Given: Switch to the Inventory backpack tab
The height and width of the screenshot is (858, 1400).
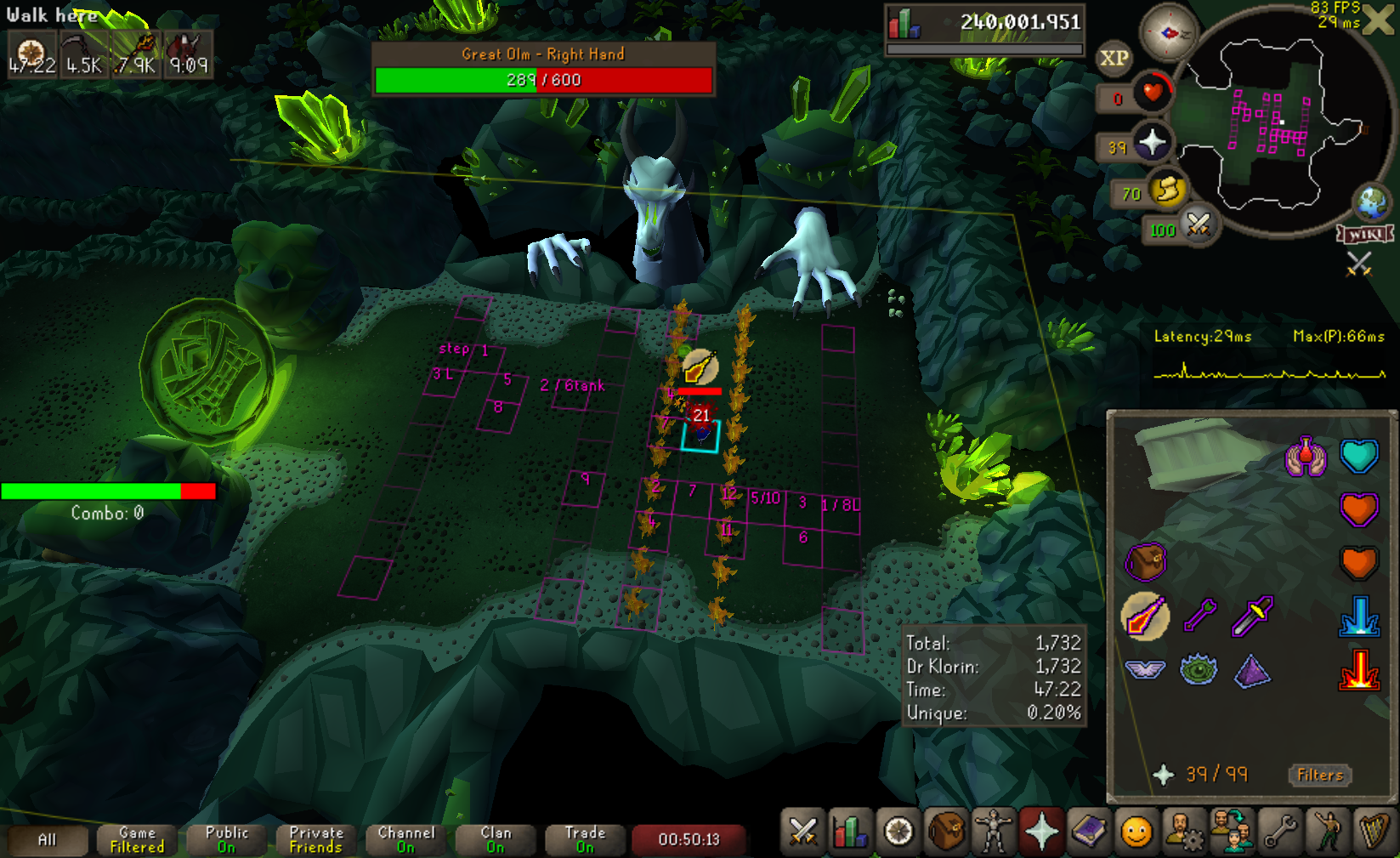Looking at the screenshot, I should (945, 832).
